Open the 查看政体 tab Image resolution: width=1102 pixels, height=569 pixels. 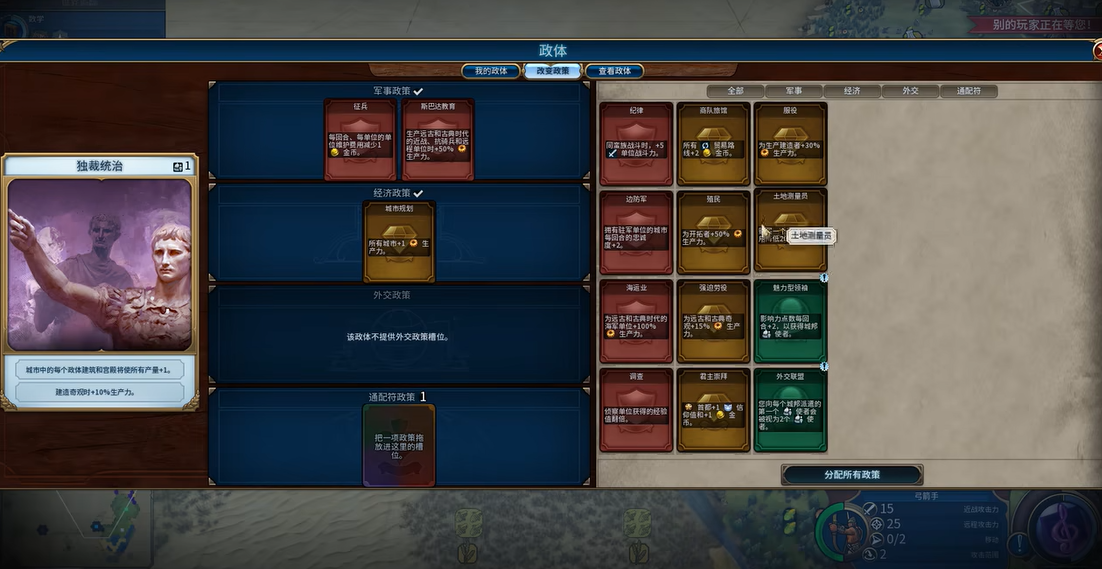pos(614,71)
